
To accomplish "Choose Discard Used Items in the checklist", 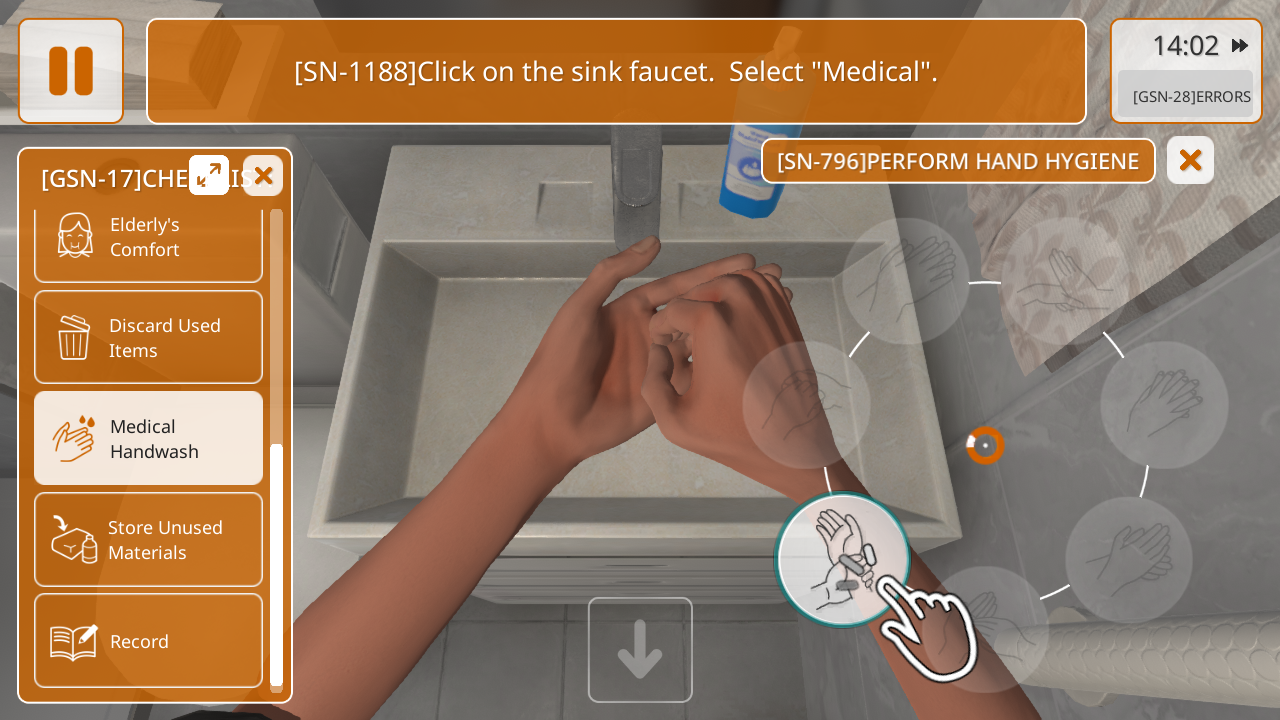I will point(148,338).
